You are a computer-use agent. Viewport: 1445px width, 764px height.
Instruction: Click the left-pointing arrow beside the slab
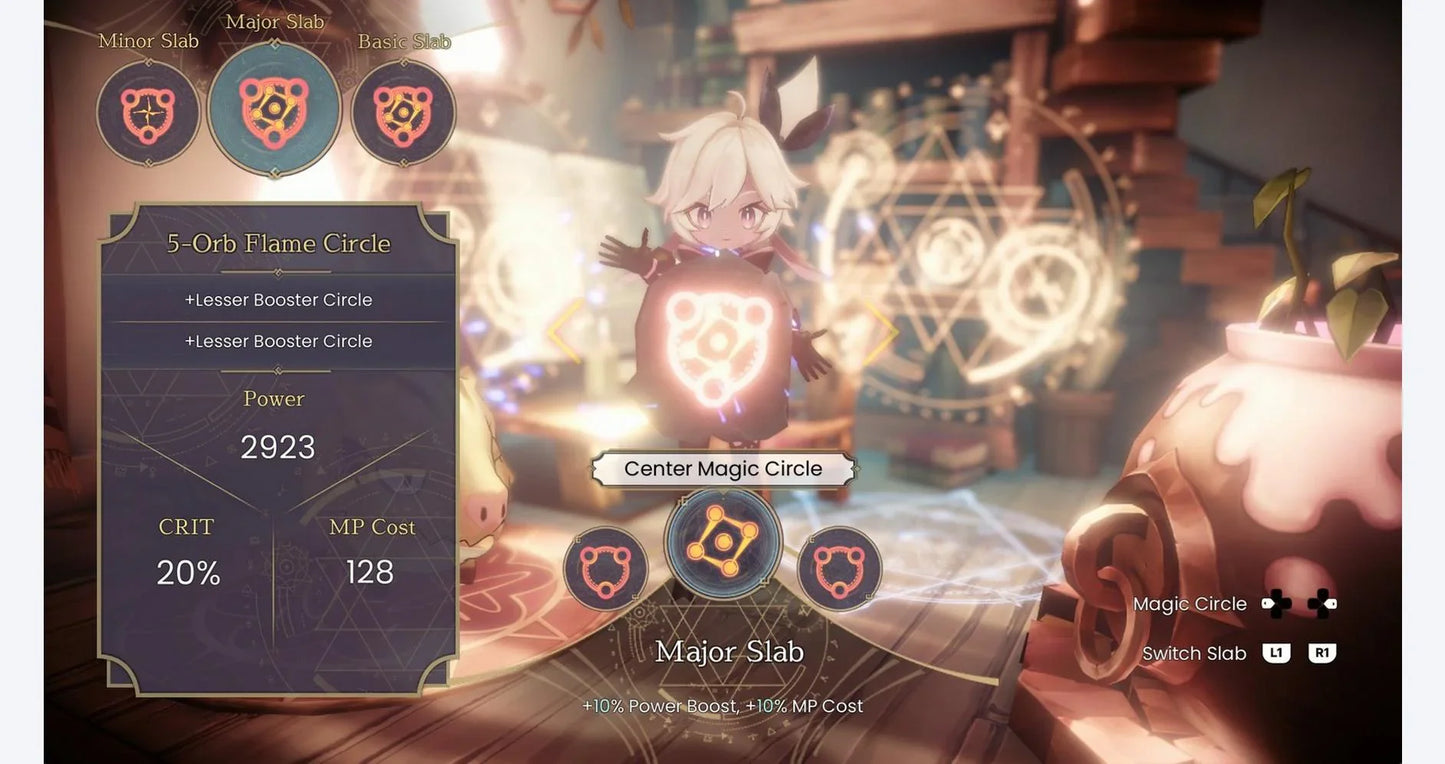[x=566, y=331]
